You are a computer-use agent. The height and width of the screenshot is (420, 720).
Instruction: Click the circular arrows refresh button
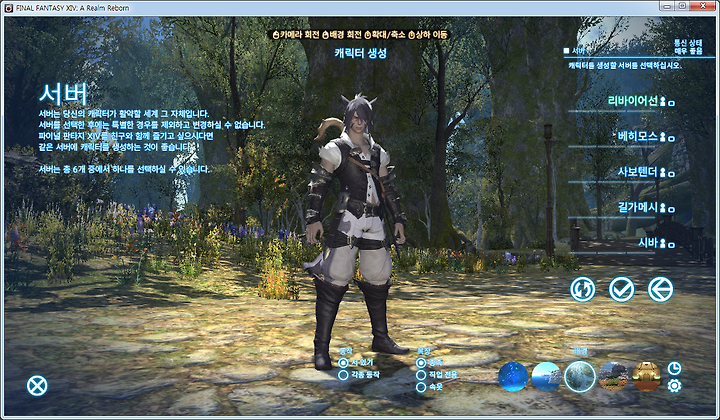coord(583,289)
